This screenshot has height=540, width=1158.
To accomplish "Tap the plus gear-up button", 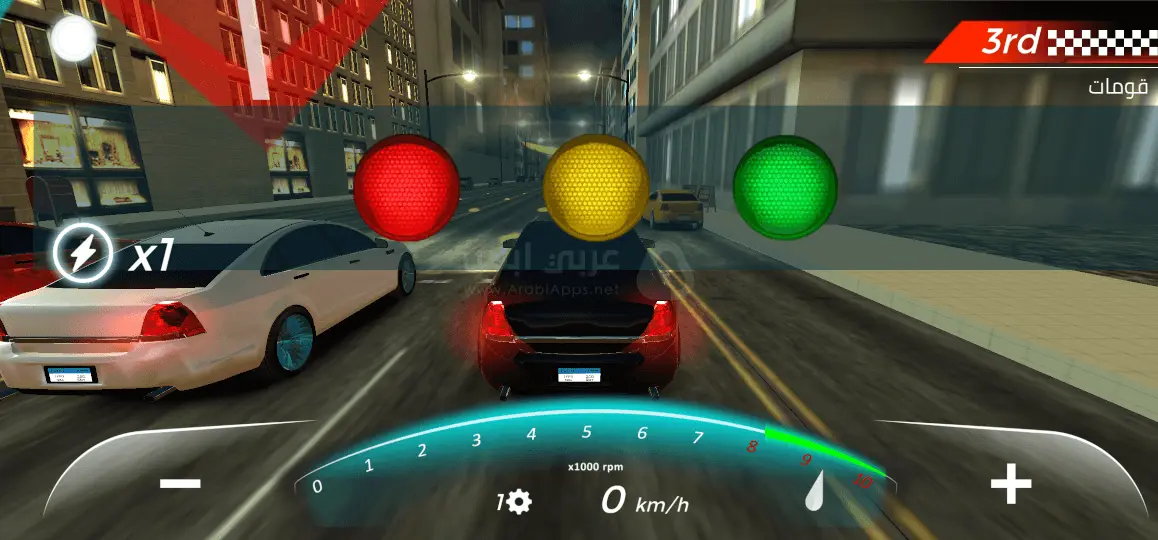I will point(1010,485).
